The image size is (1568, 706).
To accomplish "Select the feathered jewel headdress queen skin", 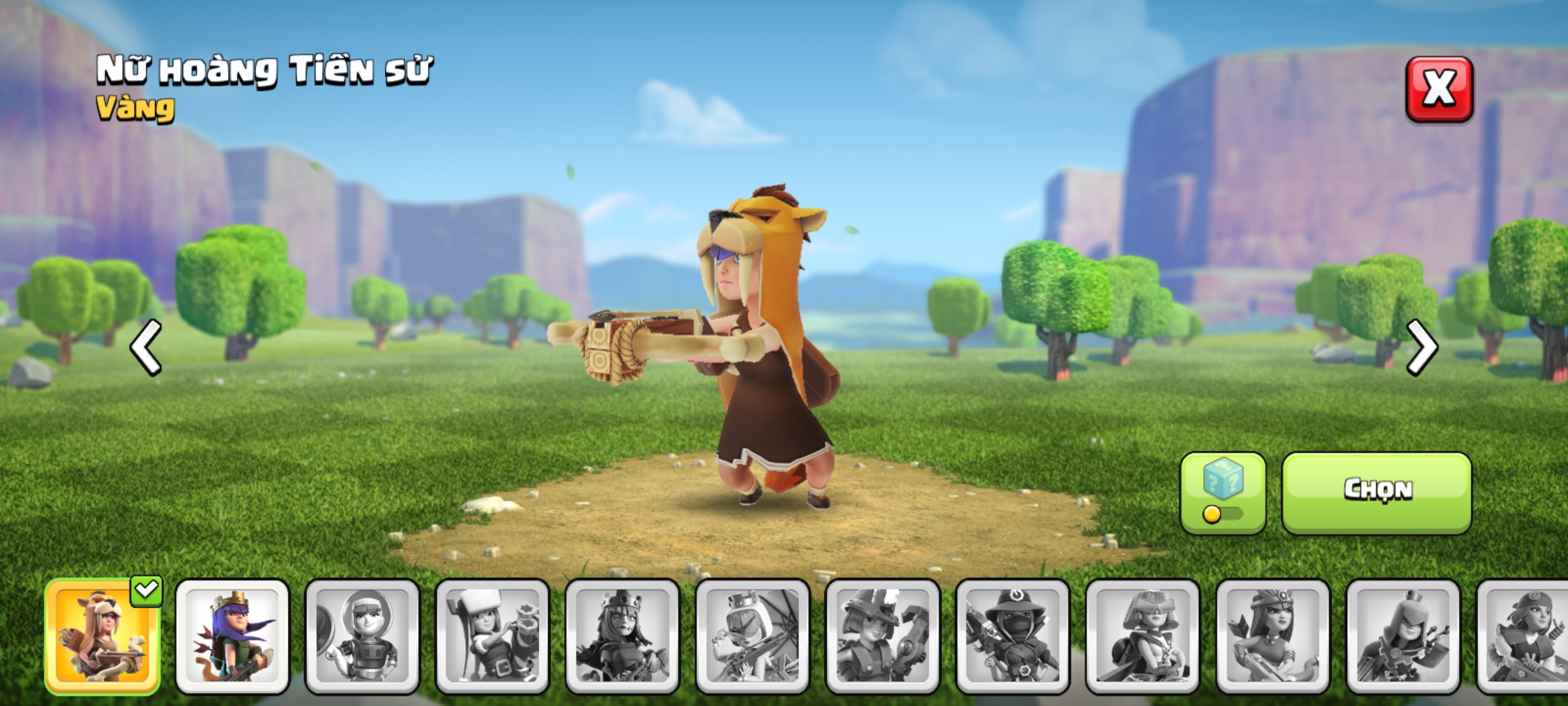I will pos(1273,636).
